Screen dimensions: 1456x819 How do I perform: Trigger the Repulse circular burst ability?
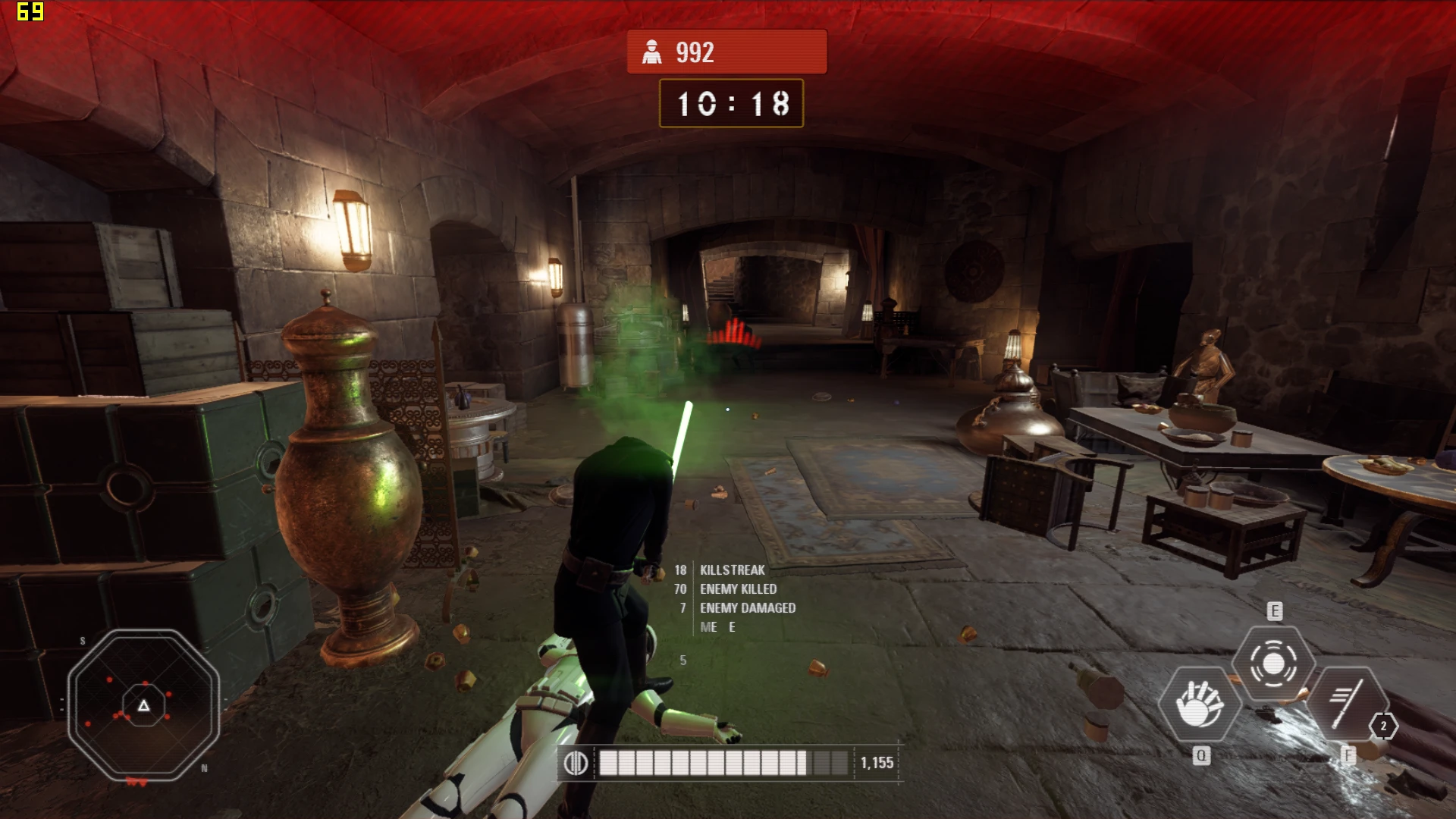(1273, 664)
